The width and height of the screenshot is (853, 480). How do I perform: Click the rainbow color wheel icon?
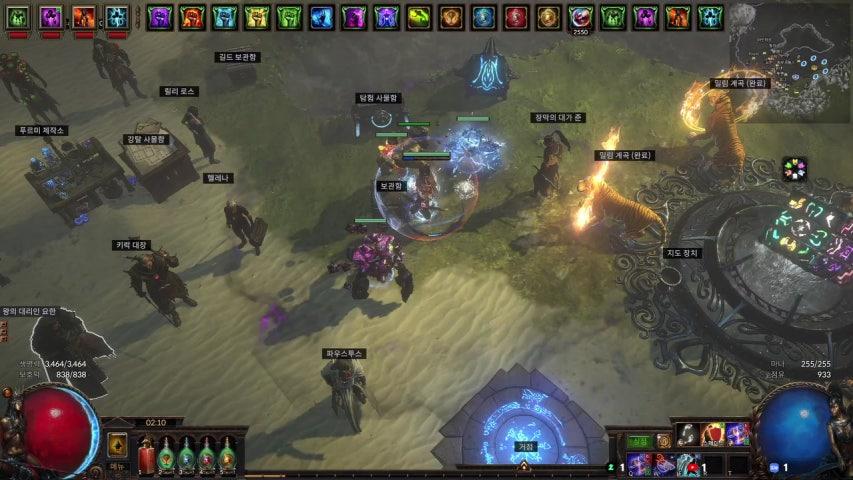coord(795,169)
